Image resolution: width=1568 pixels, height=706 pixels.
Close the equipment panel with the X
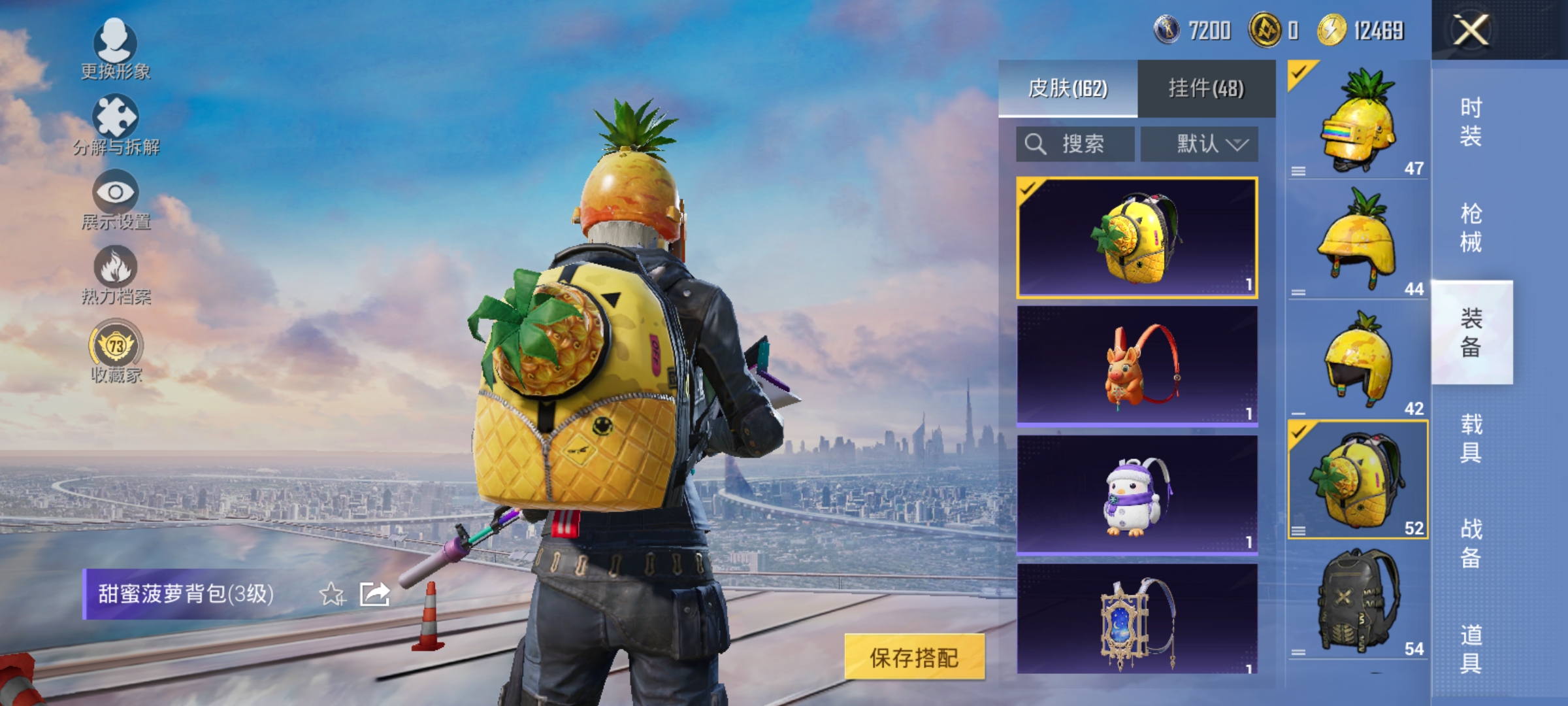(x=1470, y=29)
